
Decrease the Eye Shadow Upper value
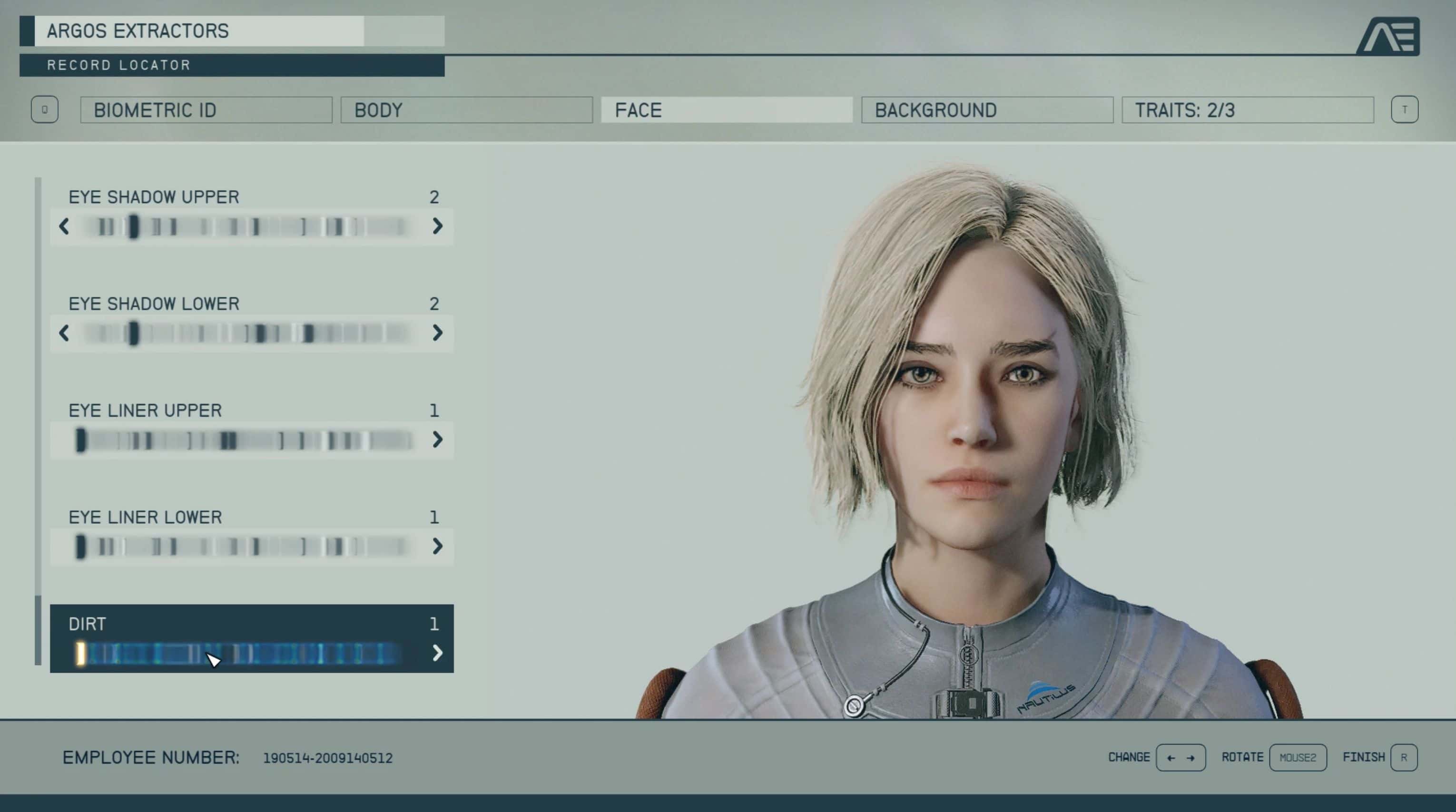(x=64, y=226)
